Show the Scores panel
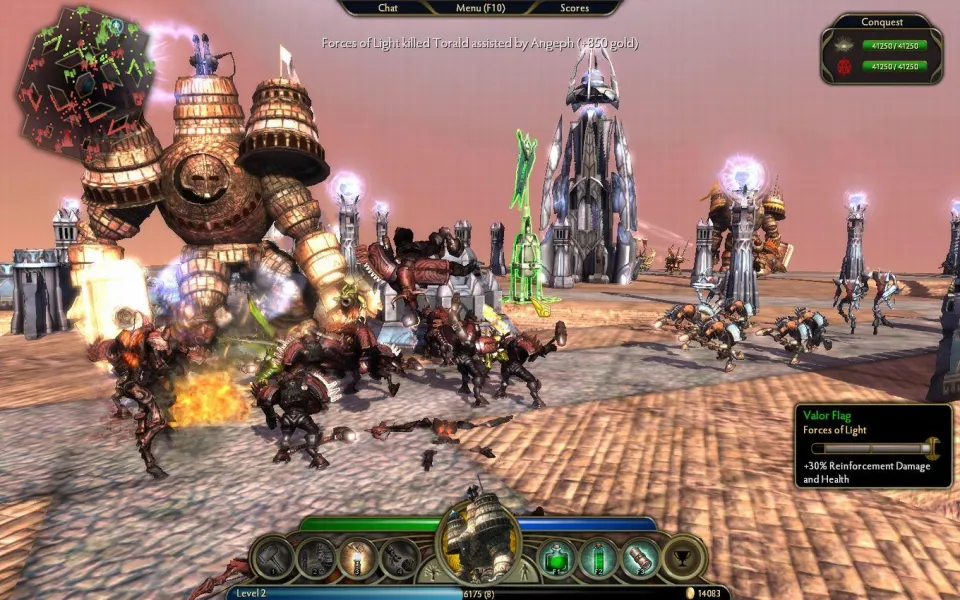 tap(574, 8)
